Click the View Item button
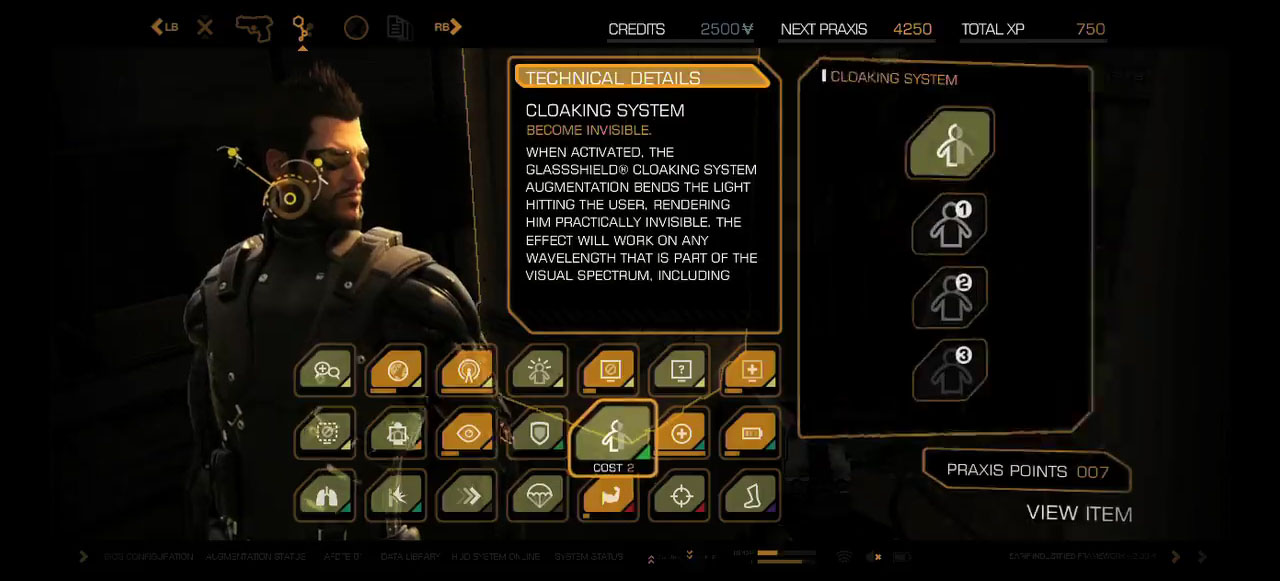Image resolution: width=1280 pixels, height=581 pixels. point(1079,514)
